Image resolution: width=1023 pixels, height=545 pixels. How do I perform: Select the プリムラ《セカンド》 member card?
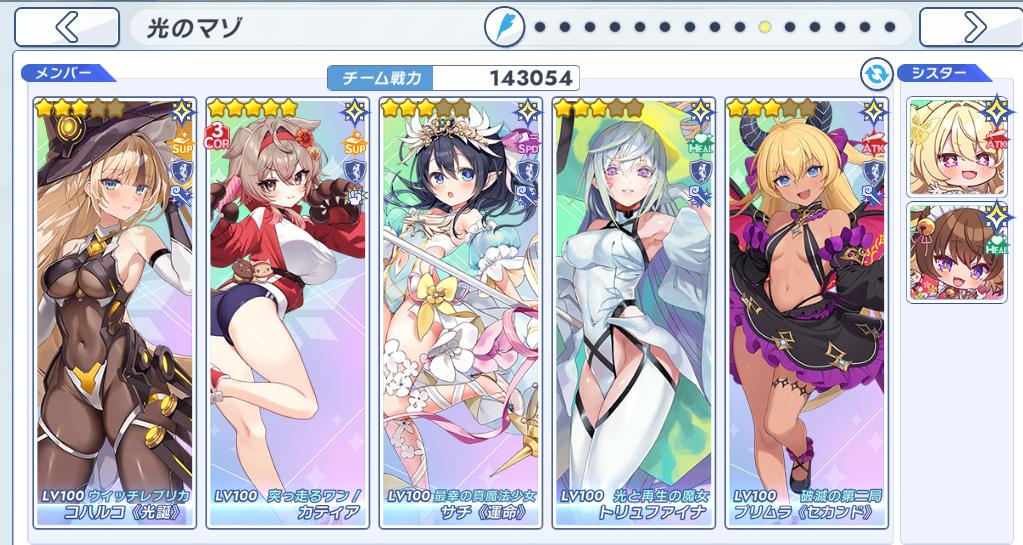807,312
